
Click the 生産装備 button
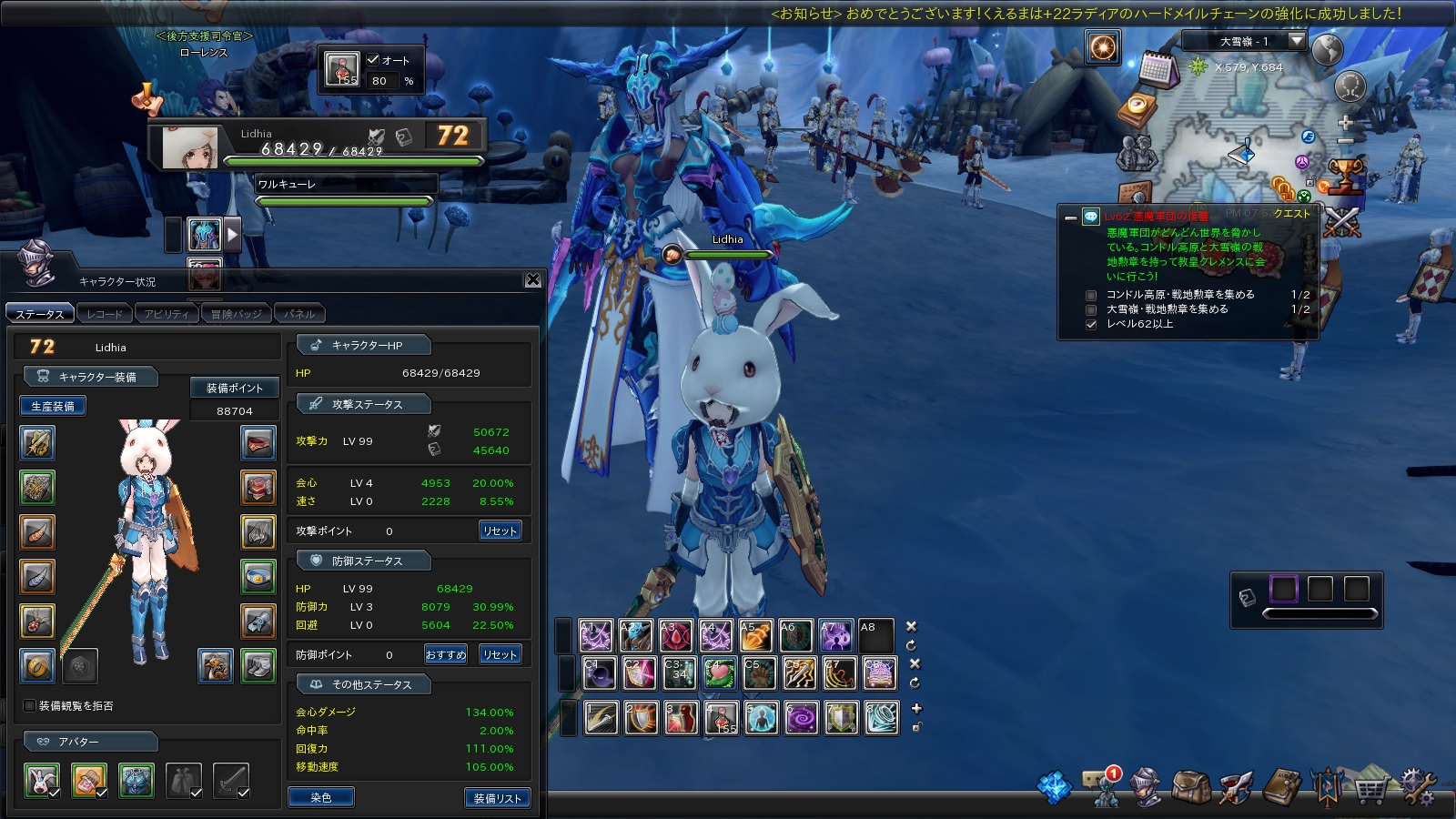tap(53, 406)
